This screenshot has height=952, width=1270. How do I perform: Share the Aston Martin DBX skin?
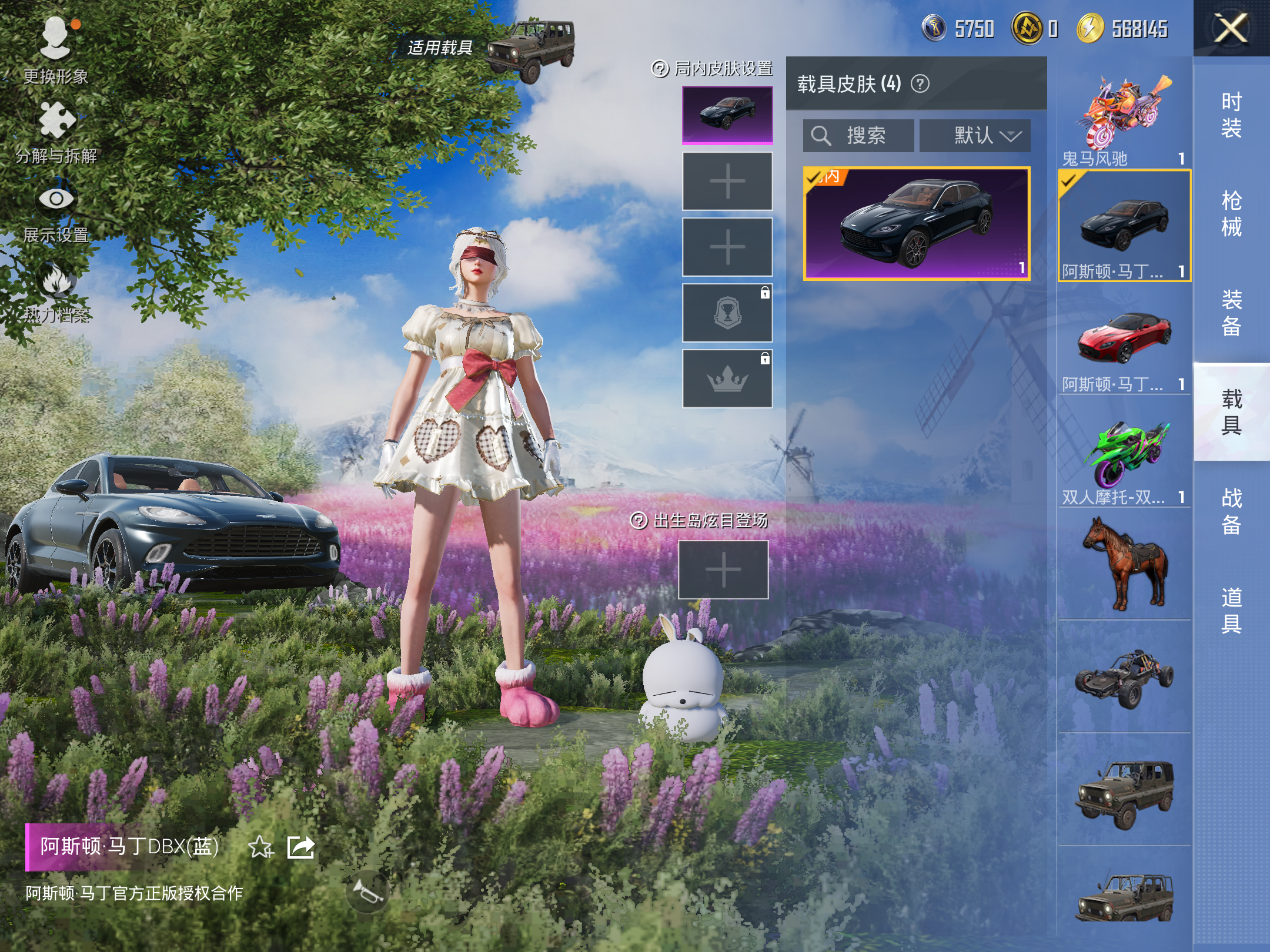coord(300,847)
